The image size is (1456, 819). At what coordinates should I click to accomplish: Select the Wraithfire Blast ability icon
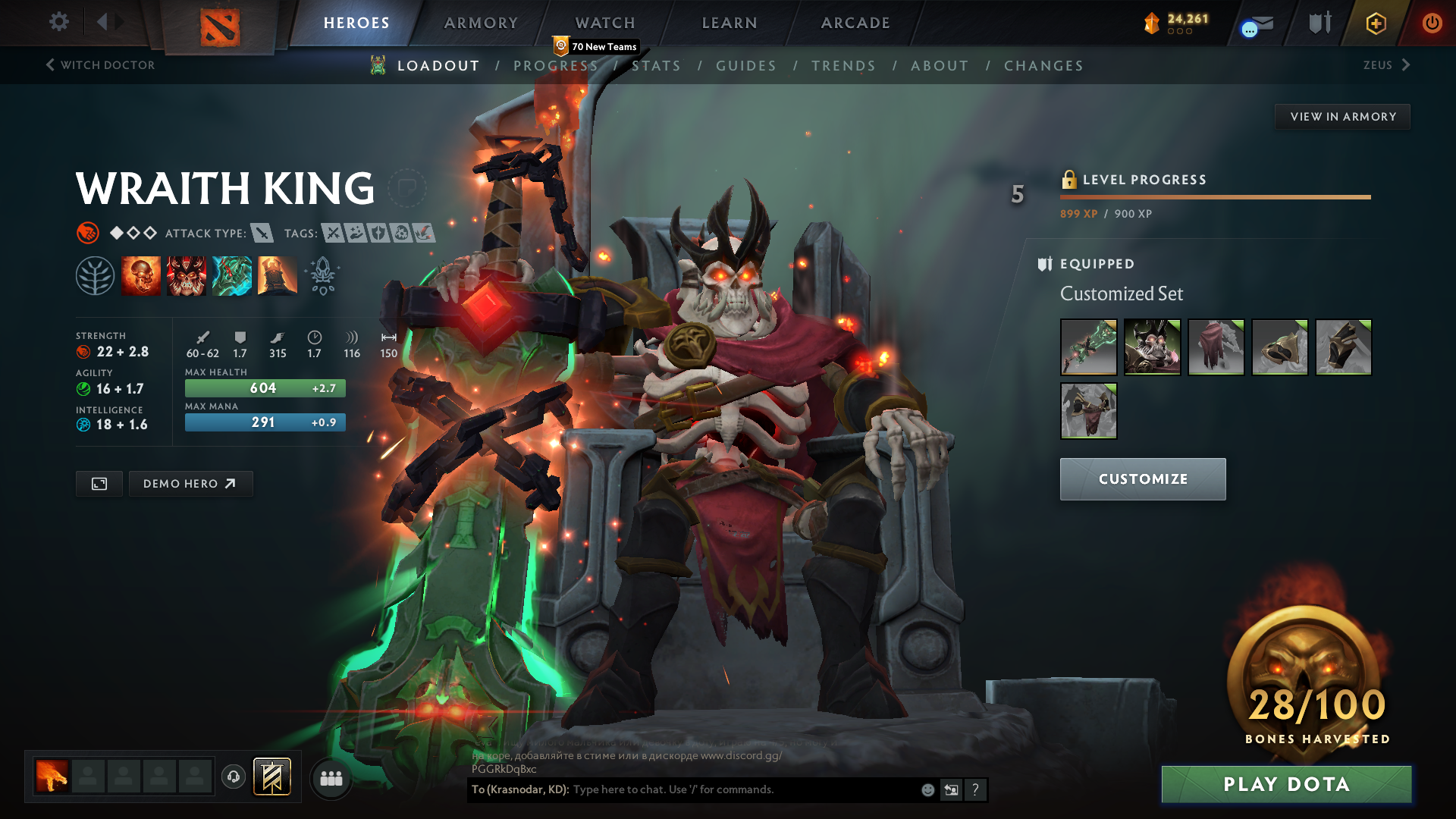(x=141, y=275)
